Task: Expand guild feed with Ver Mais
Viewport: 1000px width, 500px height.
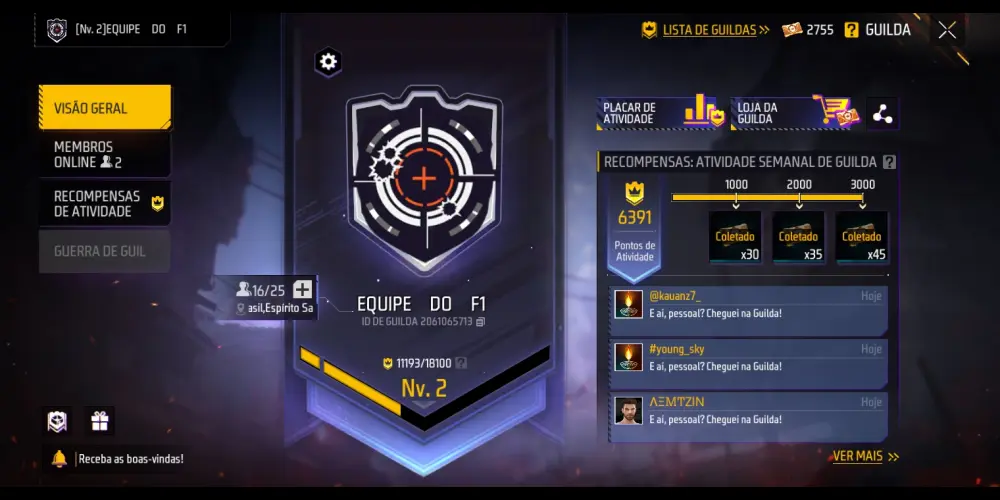Action: click(x=865, y=457)
